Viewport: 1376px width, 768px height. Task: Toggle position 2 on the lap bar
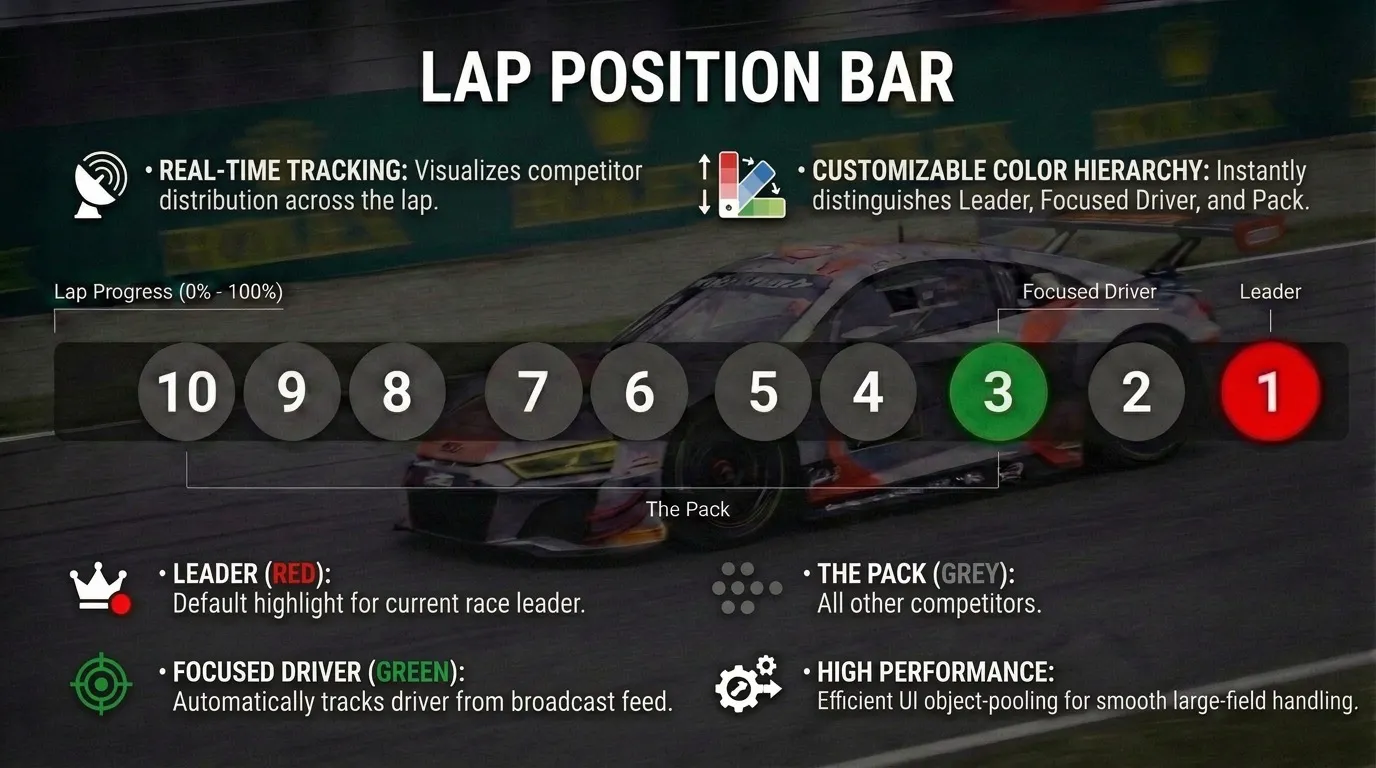click(x=1135, y=392)
